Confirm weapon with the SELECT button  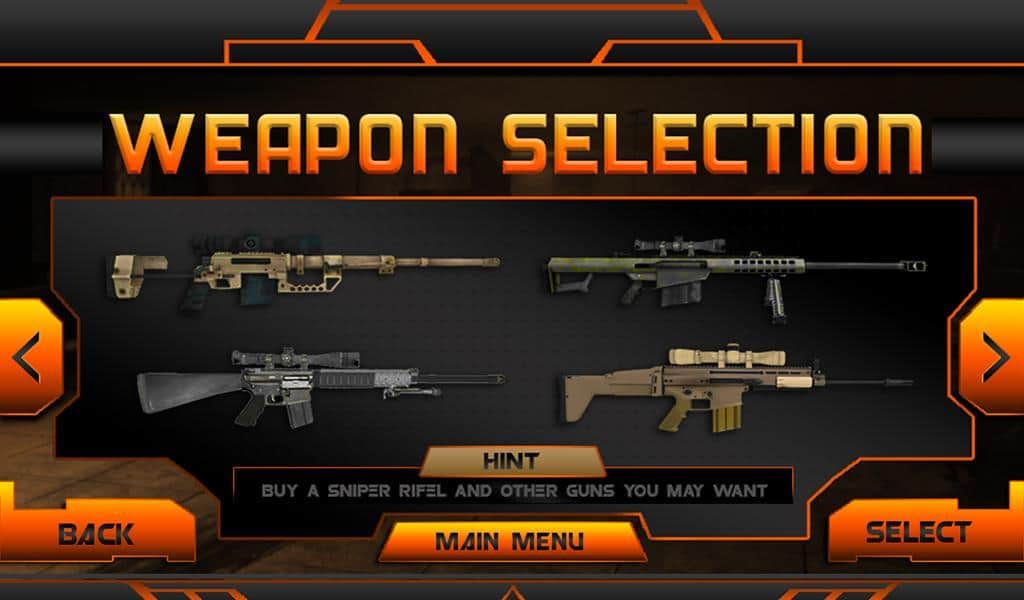[918, 532]
